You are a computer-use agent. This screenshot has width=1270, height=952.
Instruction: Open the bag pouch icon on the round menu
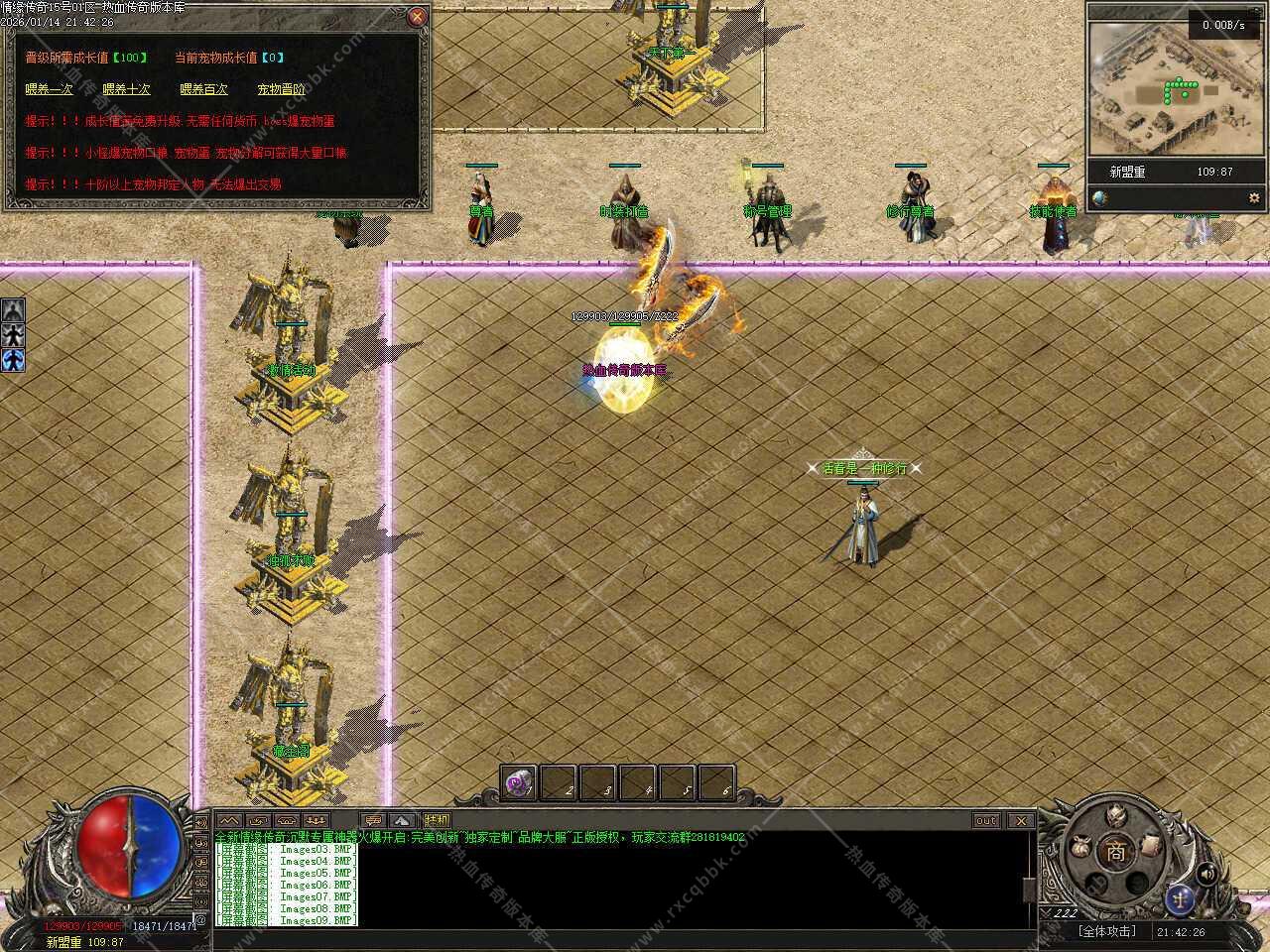pos(1081,849)
